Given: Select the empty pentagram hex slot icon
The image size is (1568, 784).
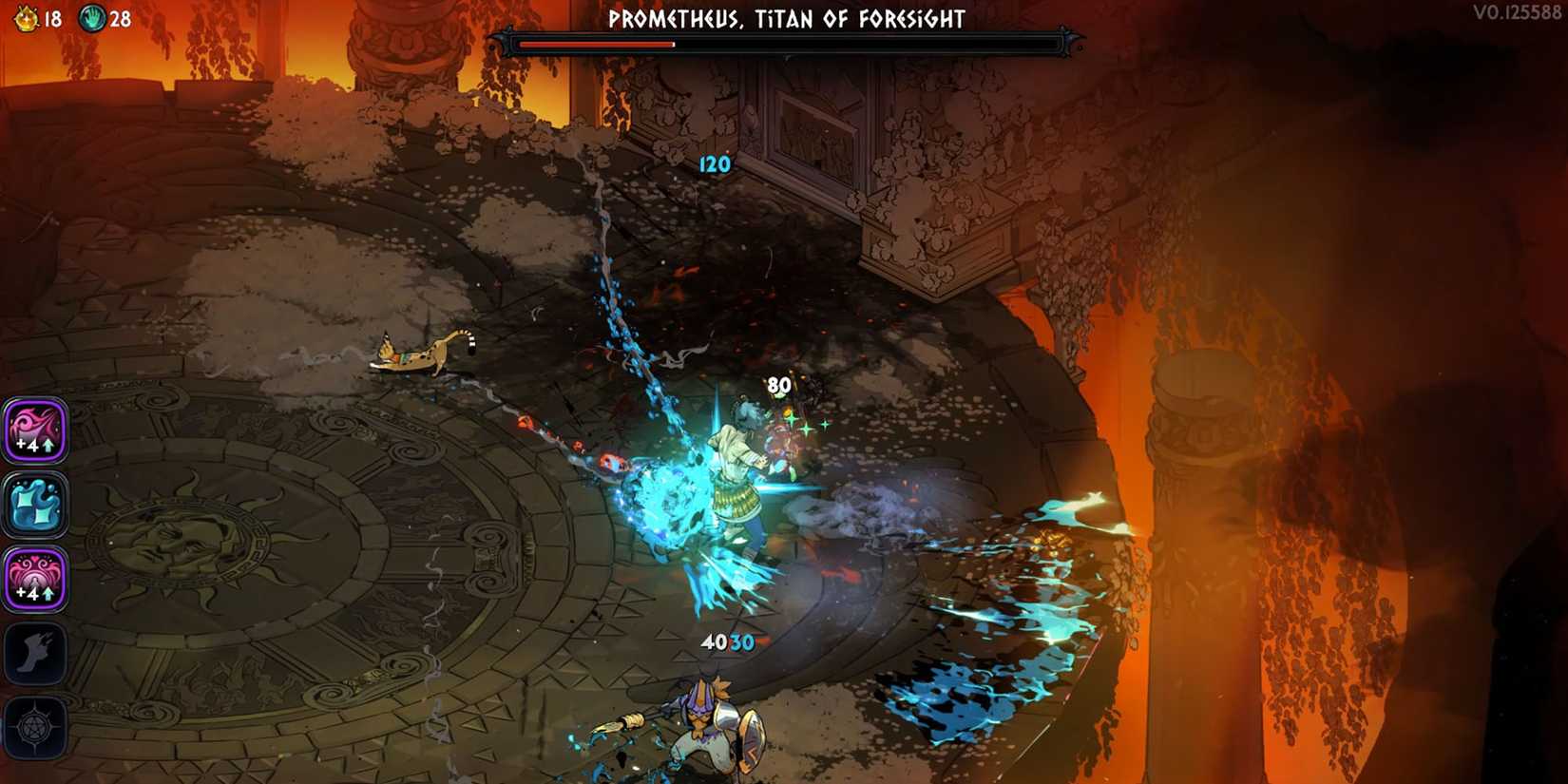Looking at the screenshot, I should coord(35,729).
